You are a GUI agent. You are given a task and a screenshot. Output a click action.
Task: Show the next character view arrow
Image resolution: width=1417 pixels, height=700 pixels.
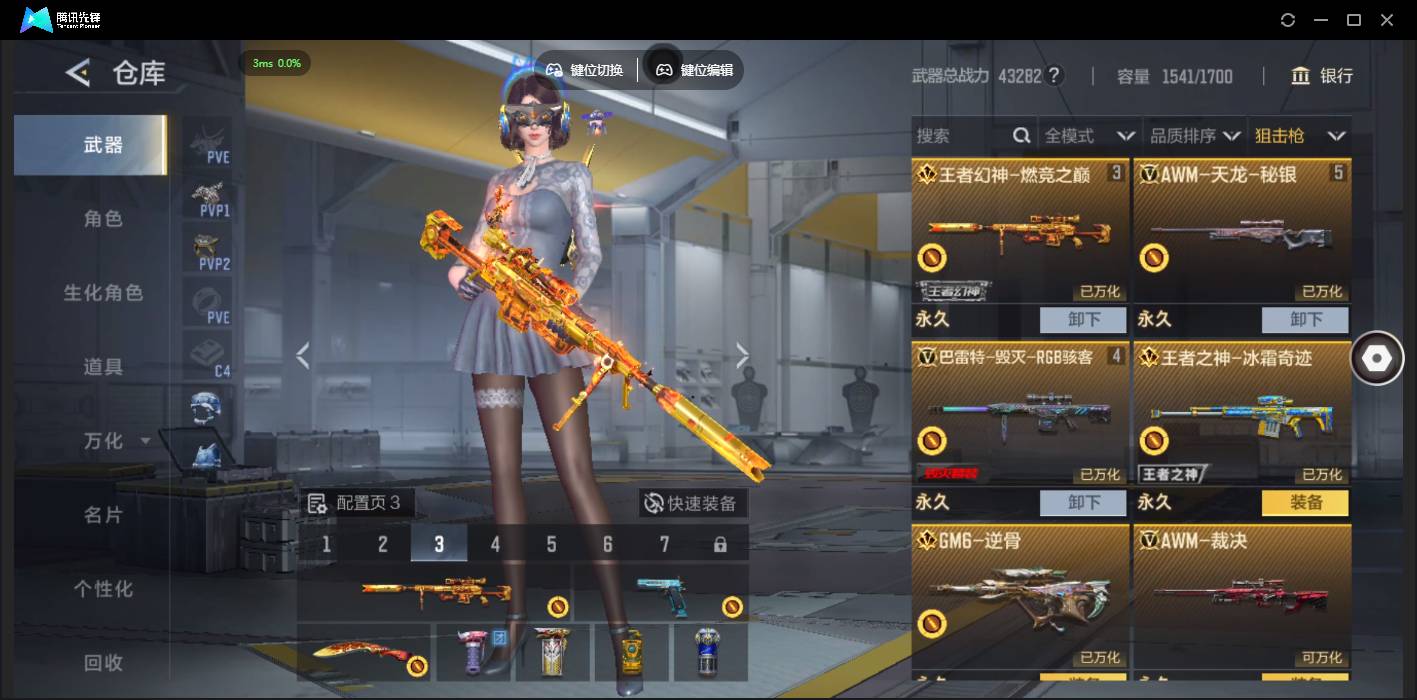pos(742,355)
